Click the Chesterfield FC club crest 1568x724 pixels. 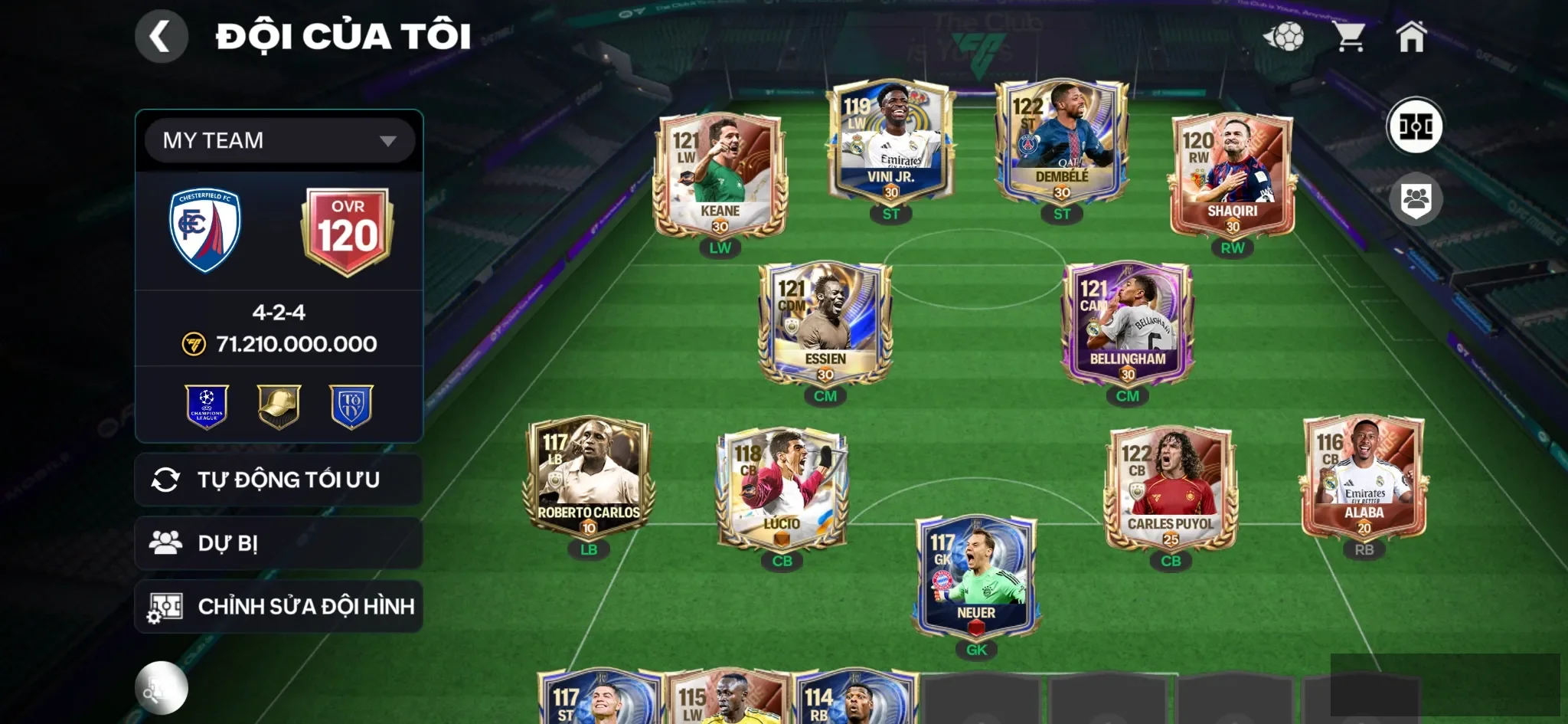coord(204,227)
